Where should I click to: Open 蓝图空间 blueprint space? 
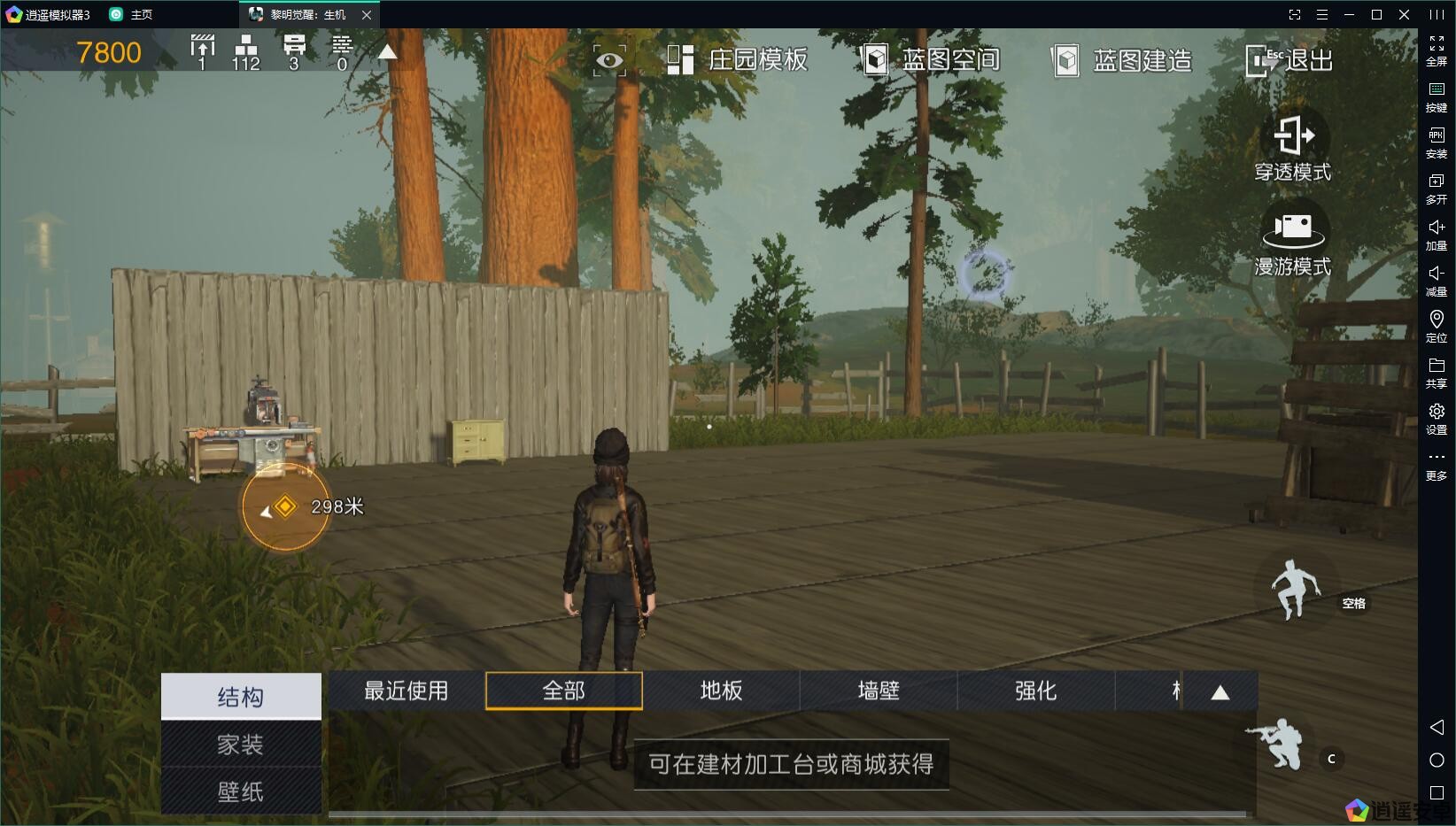(930, 60)
